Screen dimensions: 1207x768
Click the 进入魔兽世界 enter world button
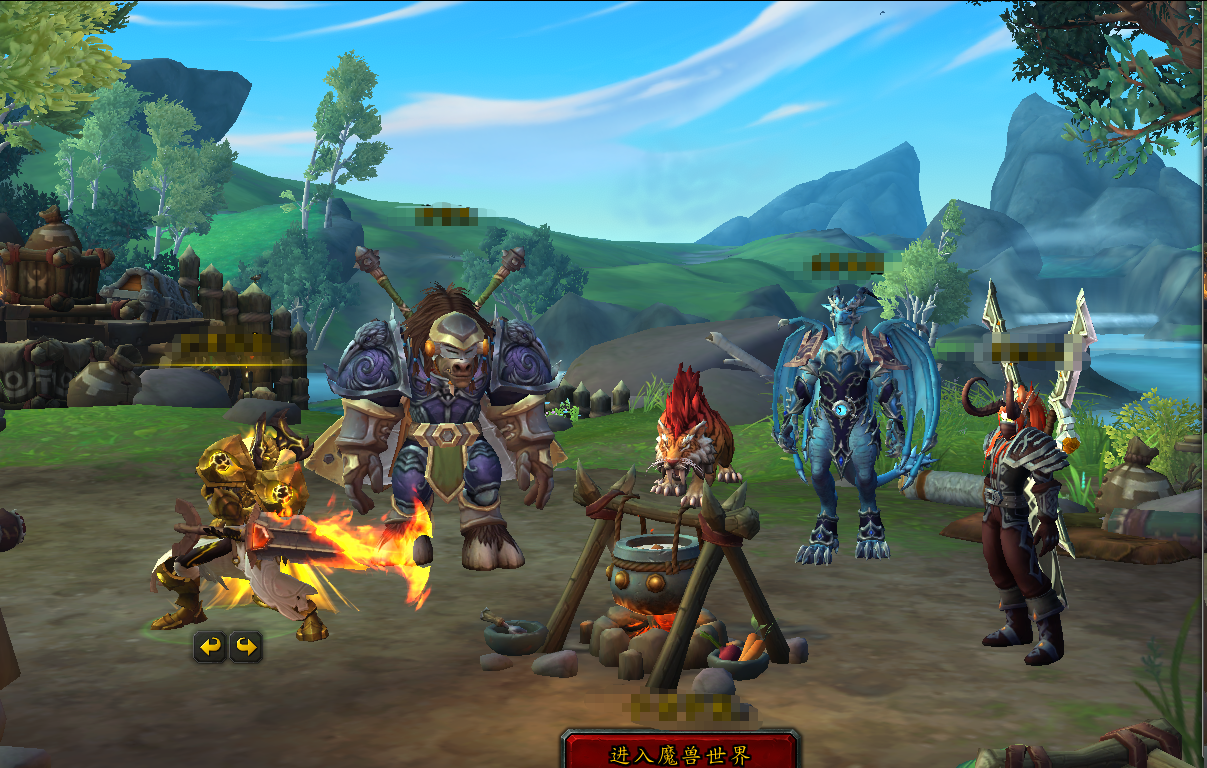(x=680, y=753)
